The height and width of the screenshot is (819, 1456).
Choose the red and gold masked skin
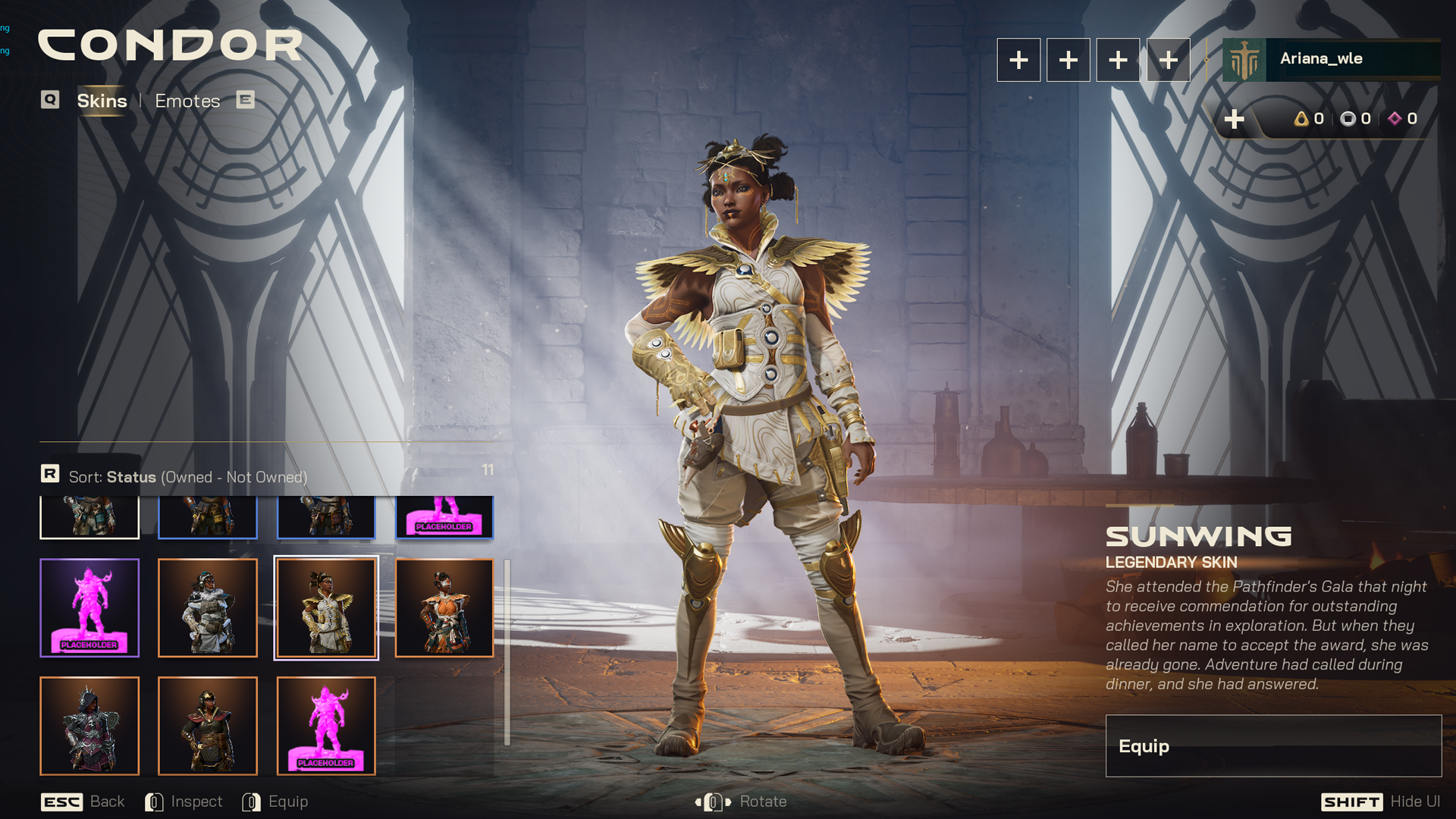(208, 726)
